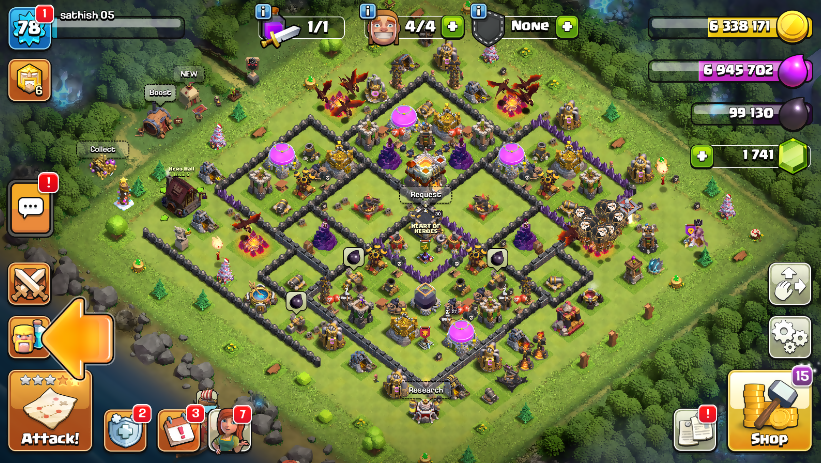Open the settings gears menu
821x463 pixels.
(790, 337)
